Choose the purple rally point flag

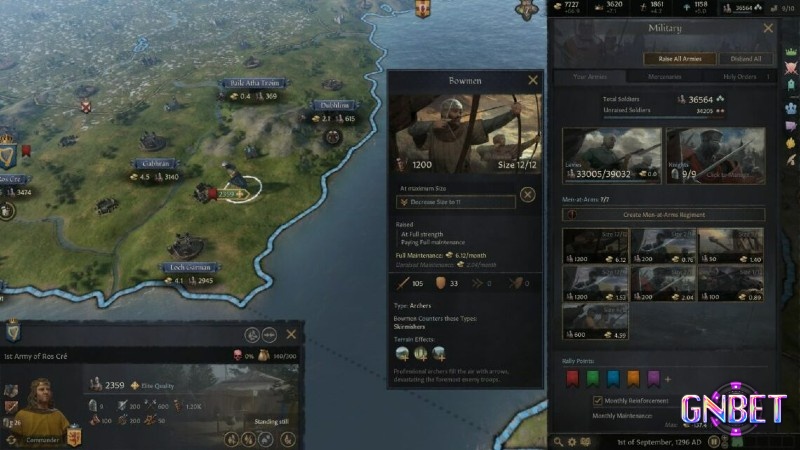[x=653, y=379]
